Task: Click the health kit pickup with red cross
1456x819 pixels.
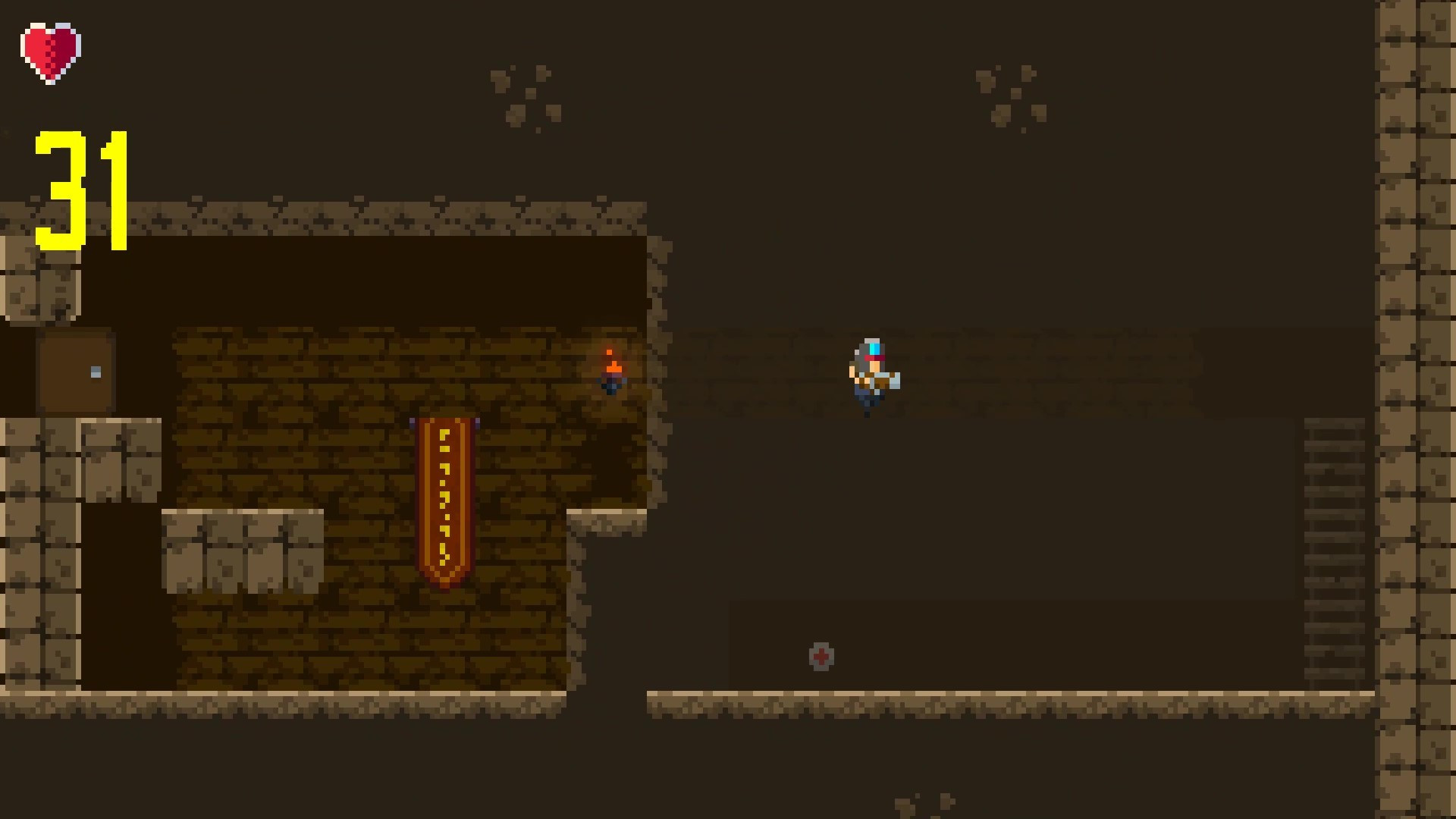Action: (x=821, y=657)
